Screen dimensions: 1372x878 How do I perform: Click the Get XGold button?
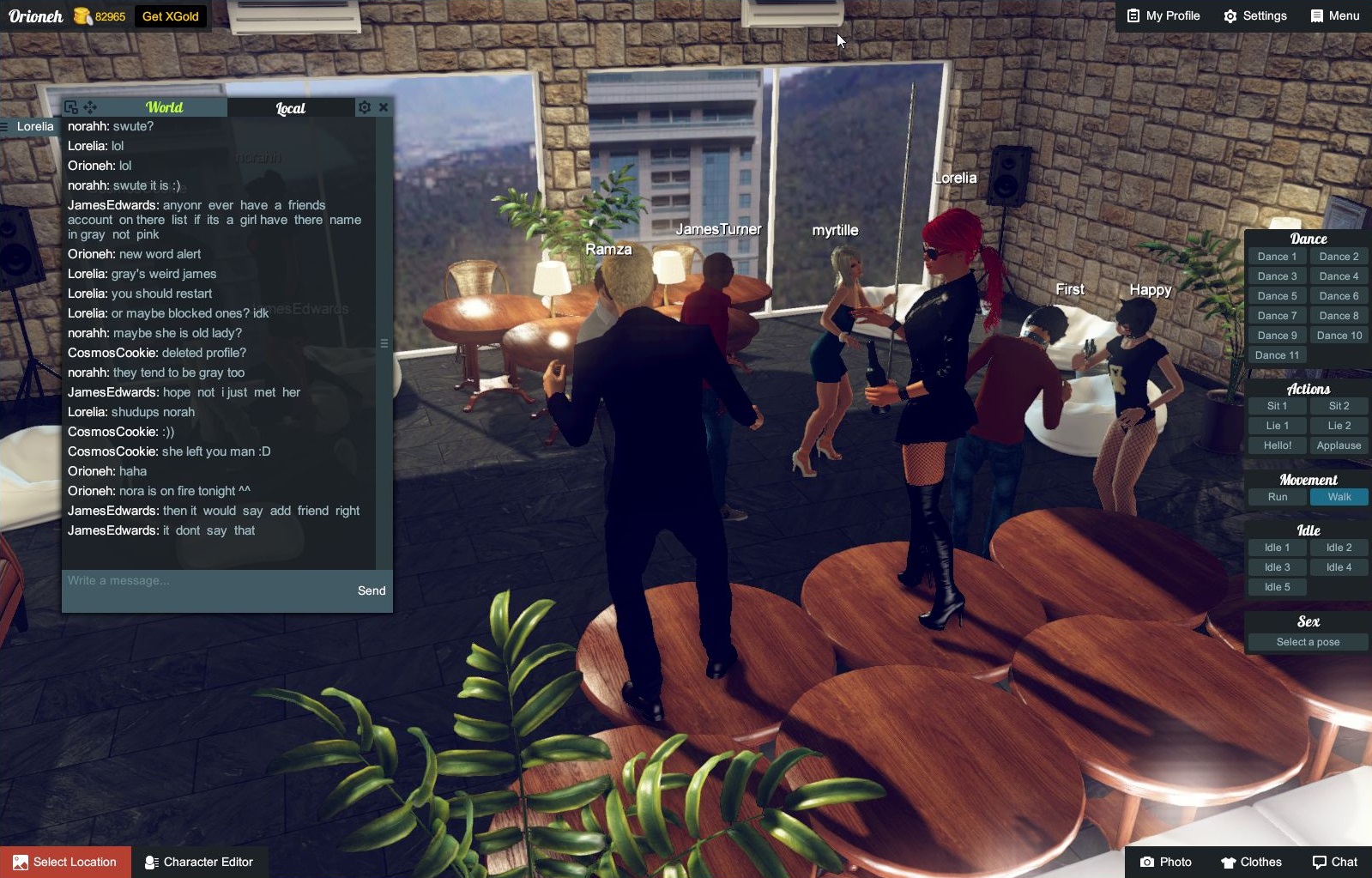(170, 15)
